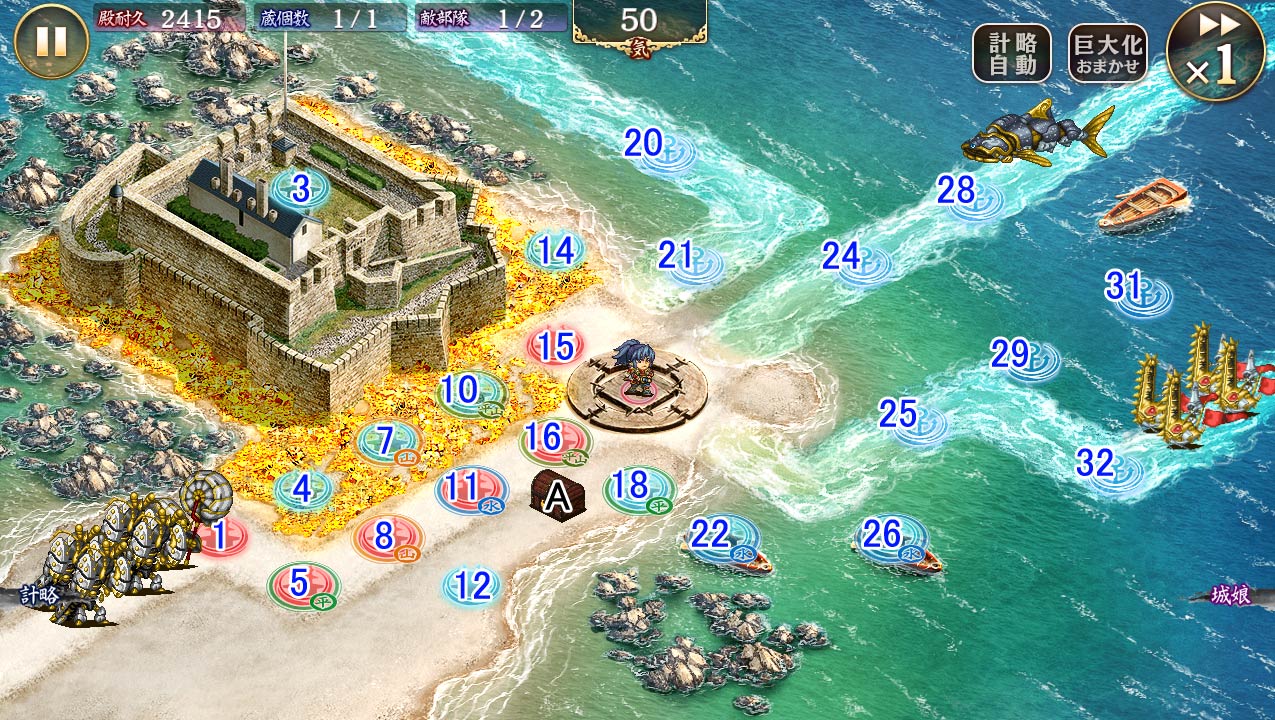This screenshot has height=720, width=1275.
Task: Select red deployment spot 15
Action: [556, 347]
